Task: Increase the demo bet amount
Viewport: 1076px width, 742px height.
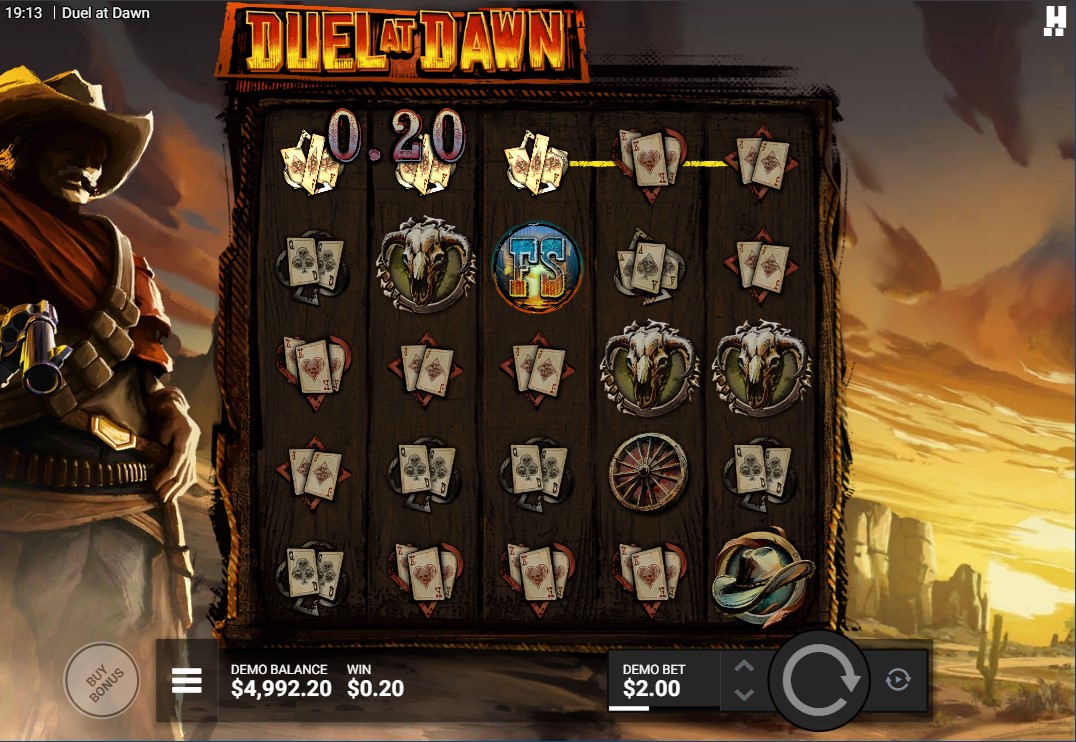Action: coord(744,667)
